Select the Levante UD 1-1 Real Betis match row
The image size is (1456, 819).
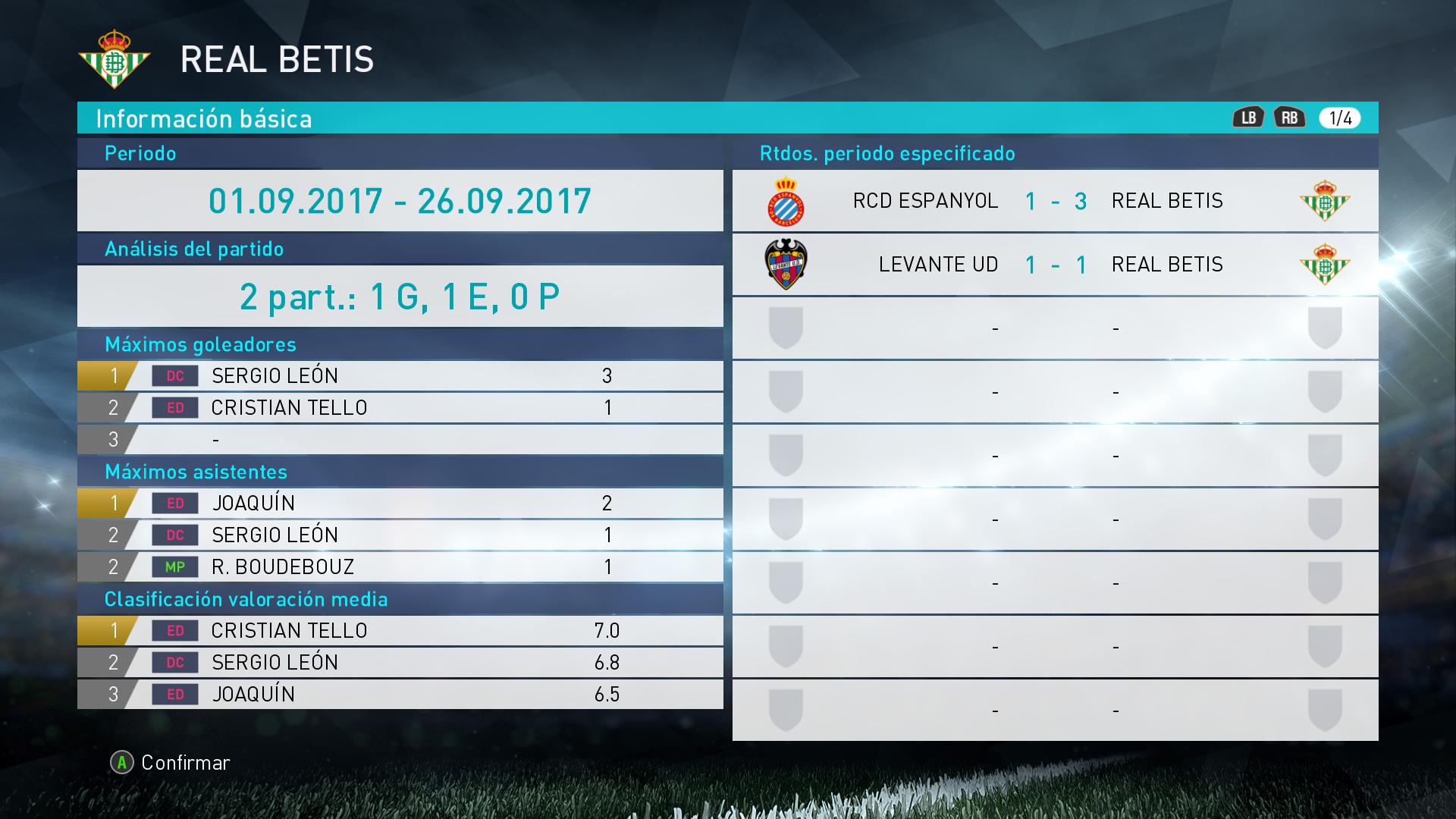[1054, 265]
